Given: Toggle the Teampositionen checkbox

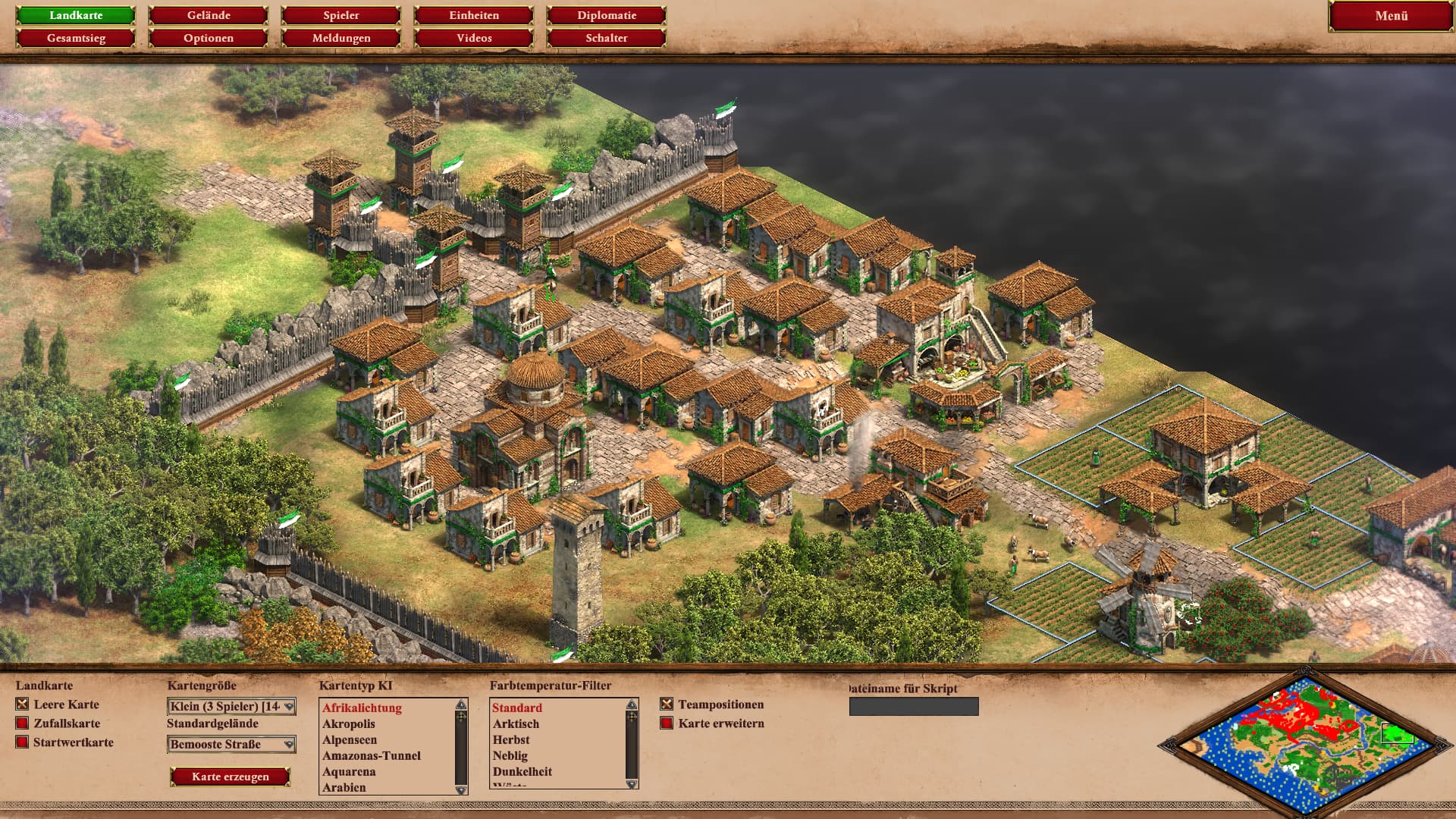Looking at the screenshot, I should pos(667,704).
